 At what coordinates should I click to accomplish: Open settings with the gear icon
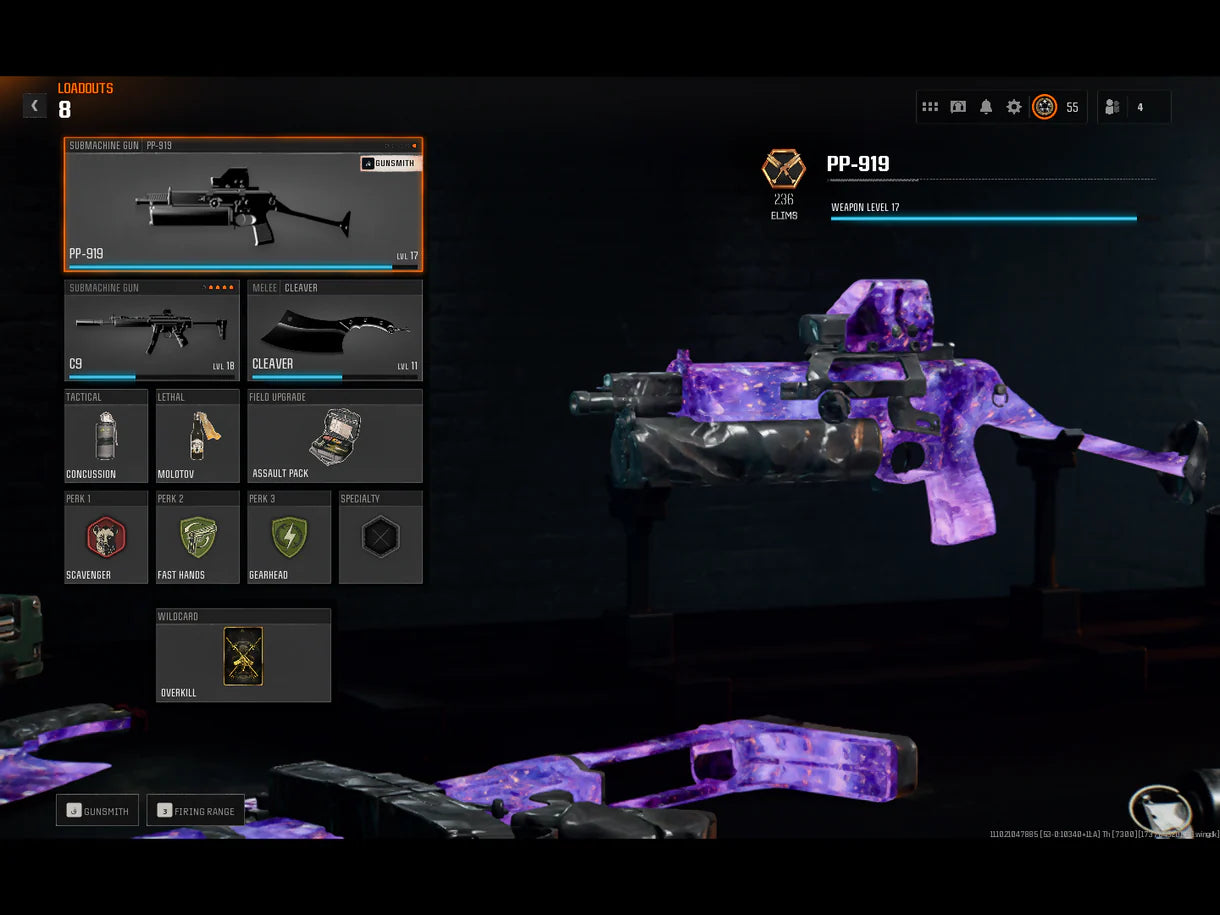tap(1014, 107)
